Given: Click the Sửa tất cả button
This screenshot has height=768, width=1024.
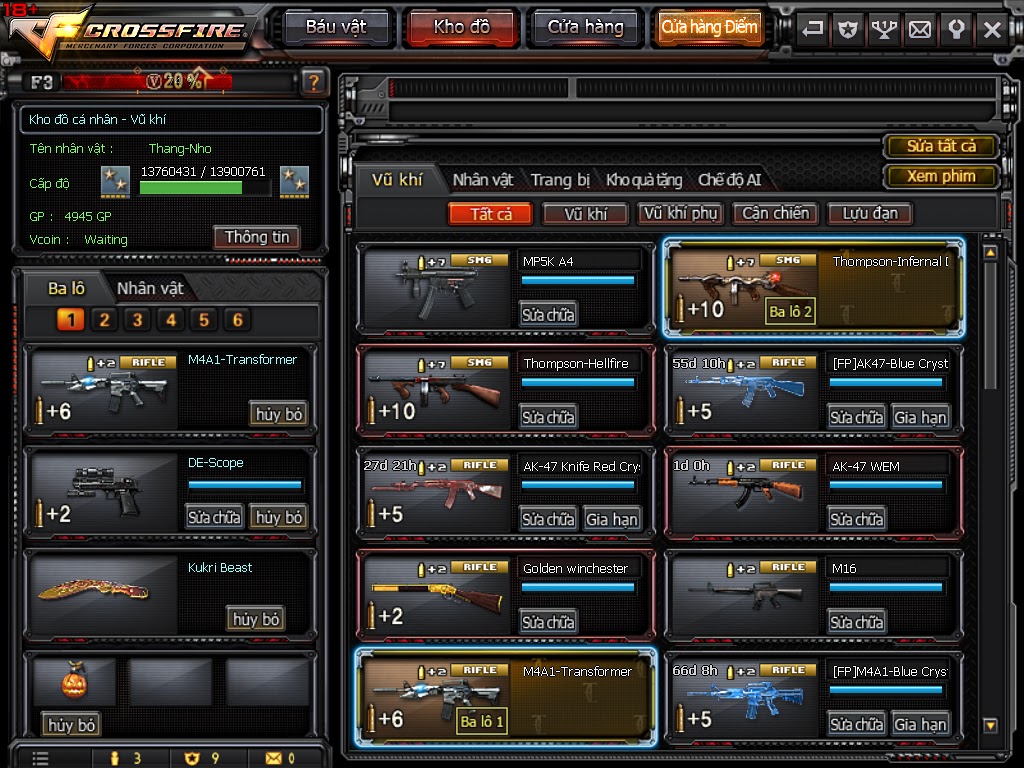Looking at the screenshot, I should point(941,146).
